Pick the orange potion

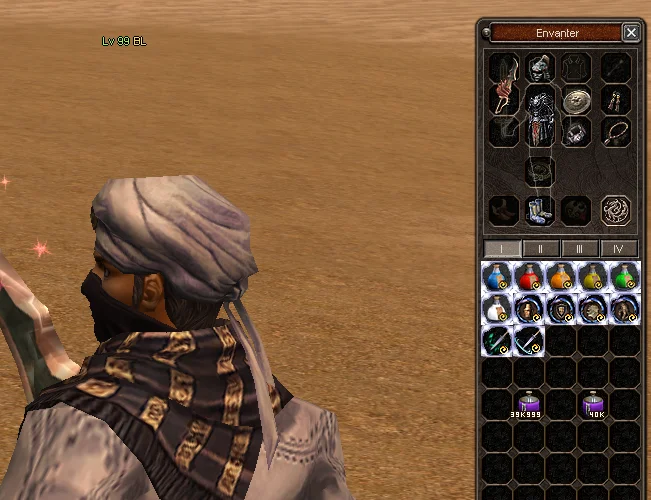click(x=561, y=276)
